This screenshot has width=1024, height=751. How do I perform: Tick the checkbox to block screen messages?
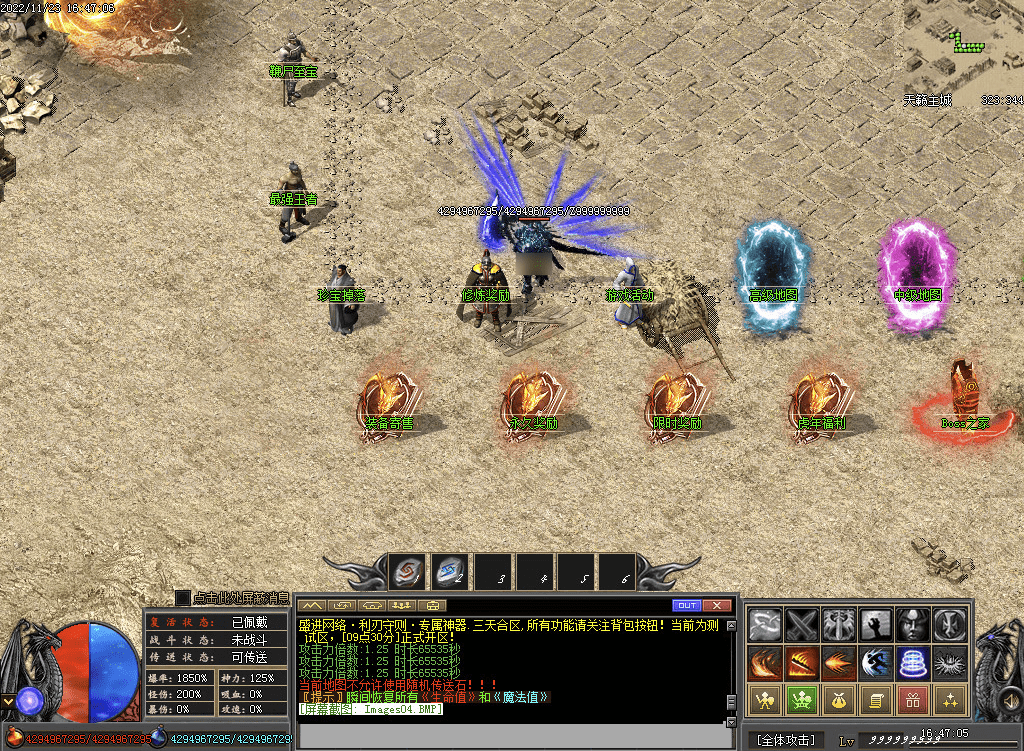point(183,597)
